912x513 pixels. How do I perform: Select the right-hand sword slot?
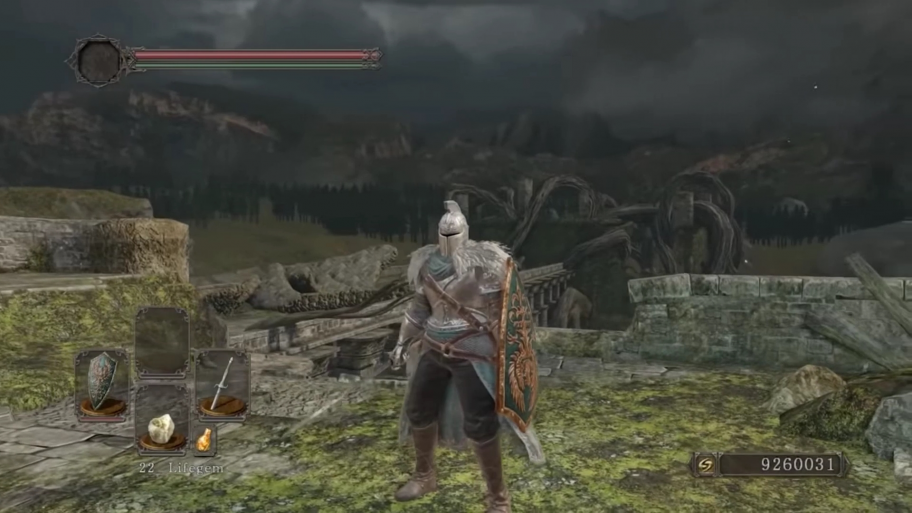coord(222,383)
